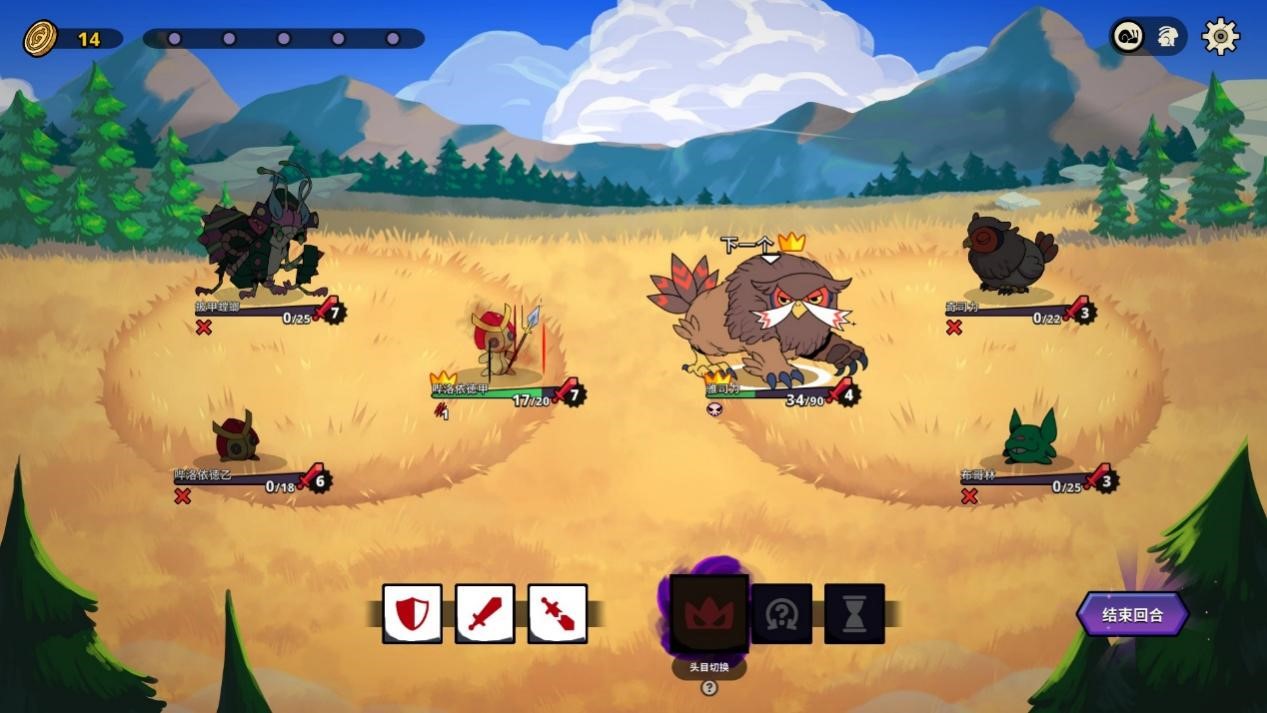End the turn with 结束回合
The image size is (1267, 713).
(1133, 614)
